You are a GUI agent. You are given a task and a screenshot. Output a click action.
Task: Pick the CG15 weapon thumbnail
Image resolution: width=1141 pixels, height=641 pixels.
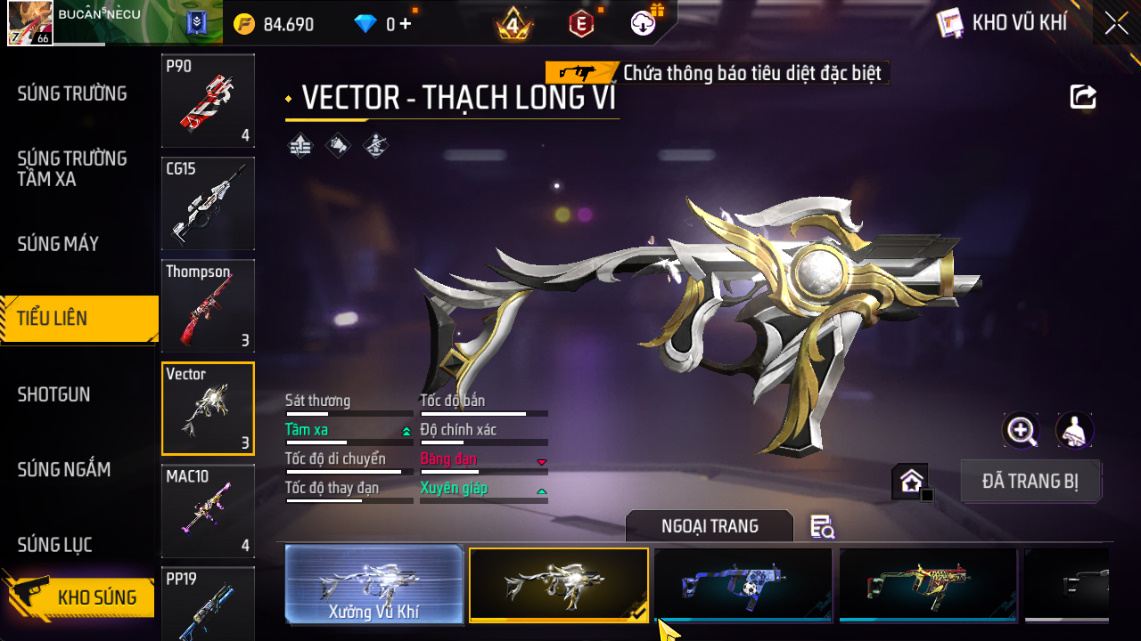click(x=208, y=203)
